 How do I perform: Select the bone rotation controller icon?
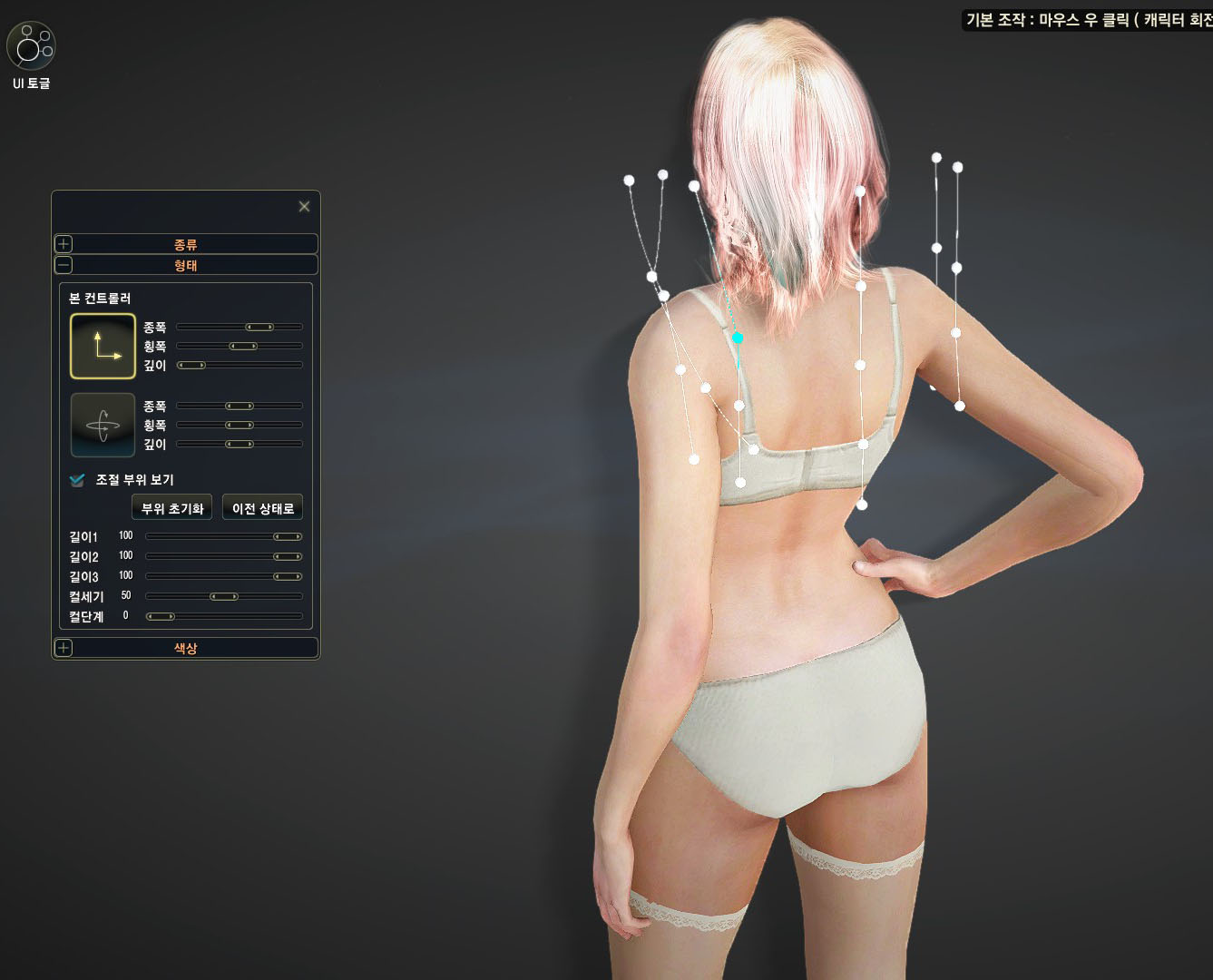tap(103, 425)
